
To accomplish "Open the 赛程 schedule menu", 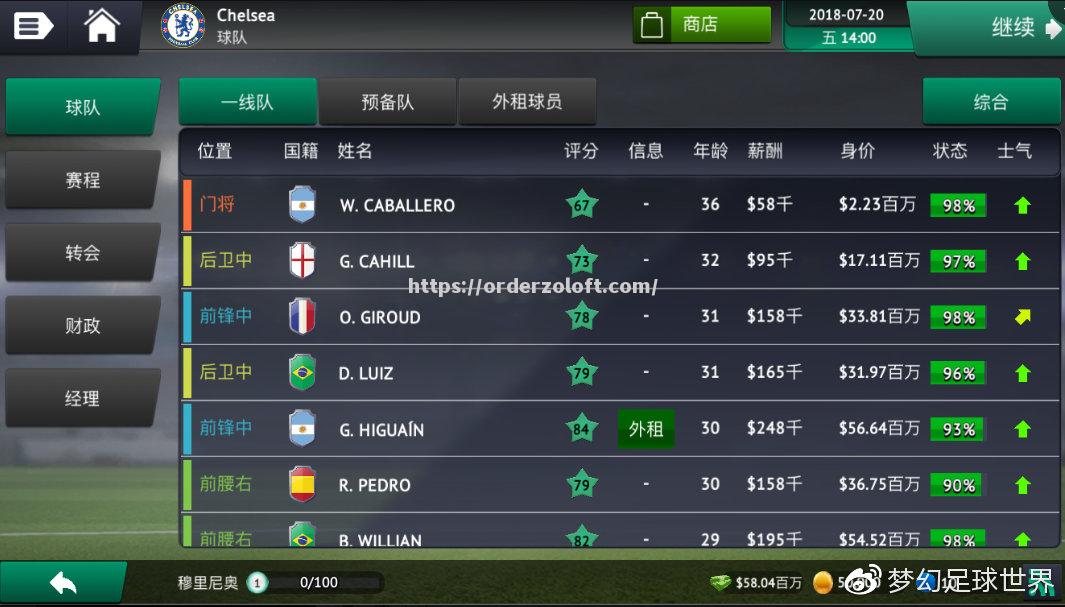I will click(x=83, y=180).
